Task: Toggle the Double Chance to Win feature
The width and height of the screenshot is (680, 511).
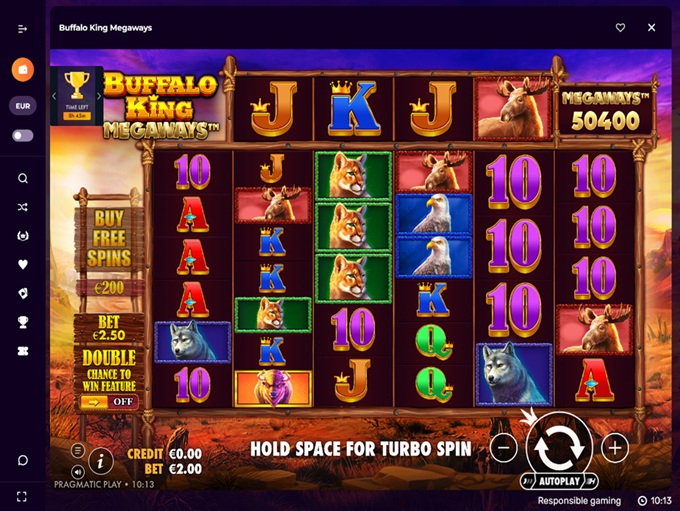Action: (x=110, y=401)
